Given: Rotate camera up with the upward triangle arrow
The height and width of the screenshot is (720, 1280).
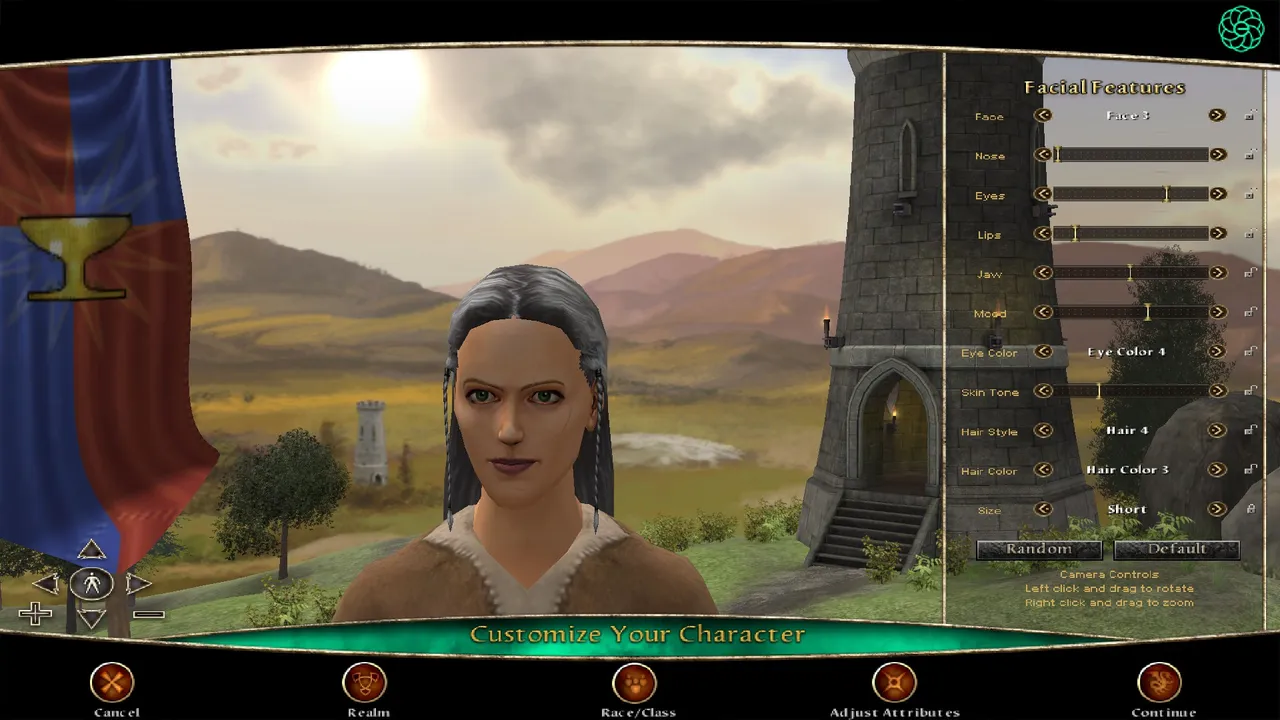Looking at the screenshot, I should pyautogui.click(x=92, y=550).
